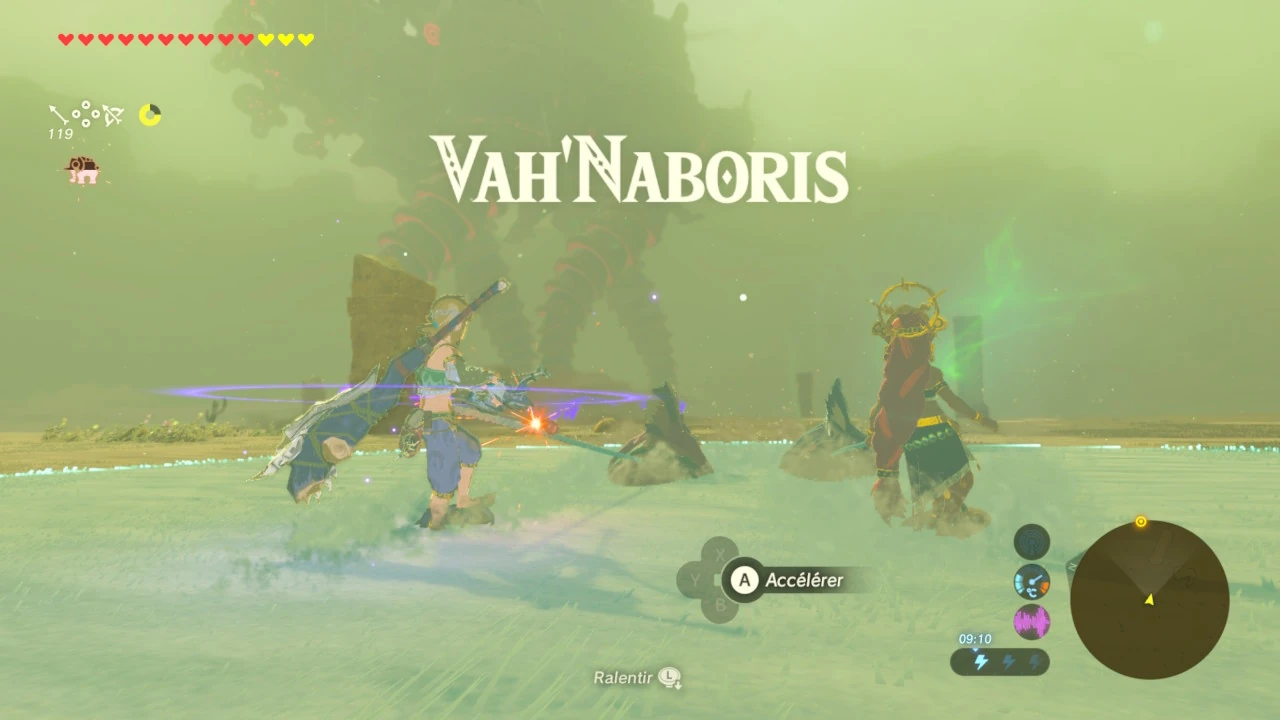Toggle the bright lightning charge indicator
The image size is (1280, 720).
[980, 661]
